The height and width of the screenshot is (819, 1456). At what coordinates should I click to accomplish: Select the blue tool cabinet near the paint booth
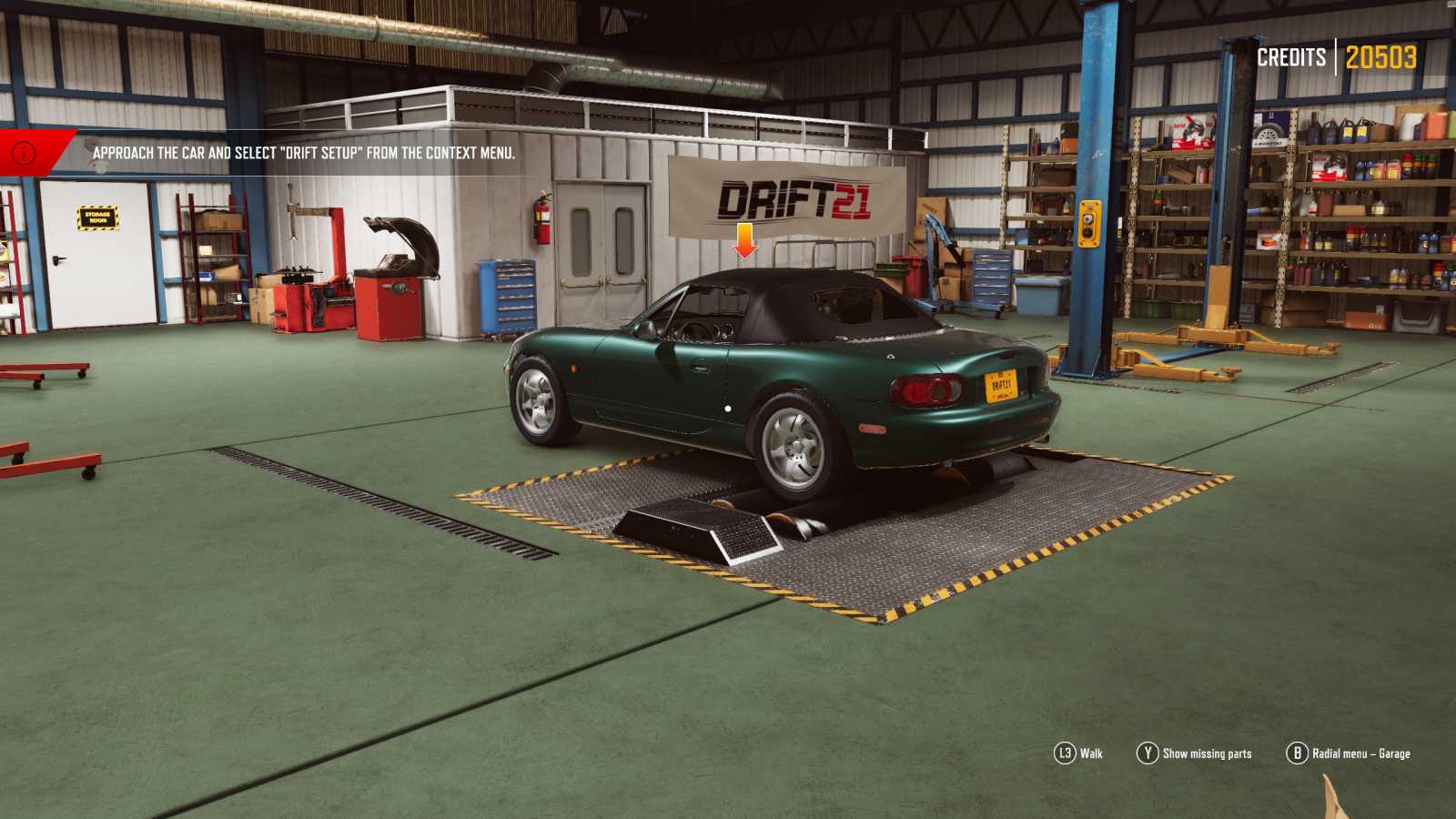point(507,296)
